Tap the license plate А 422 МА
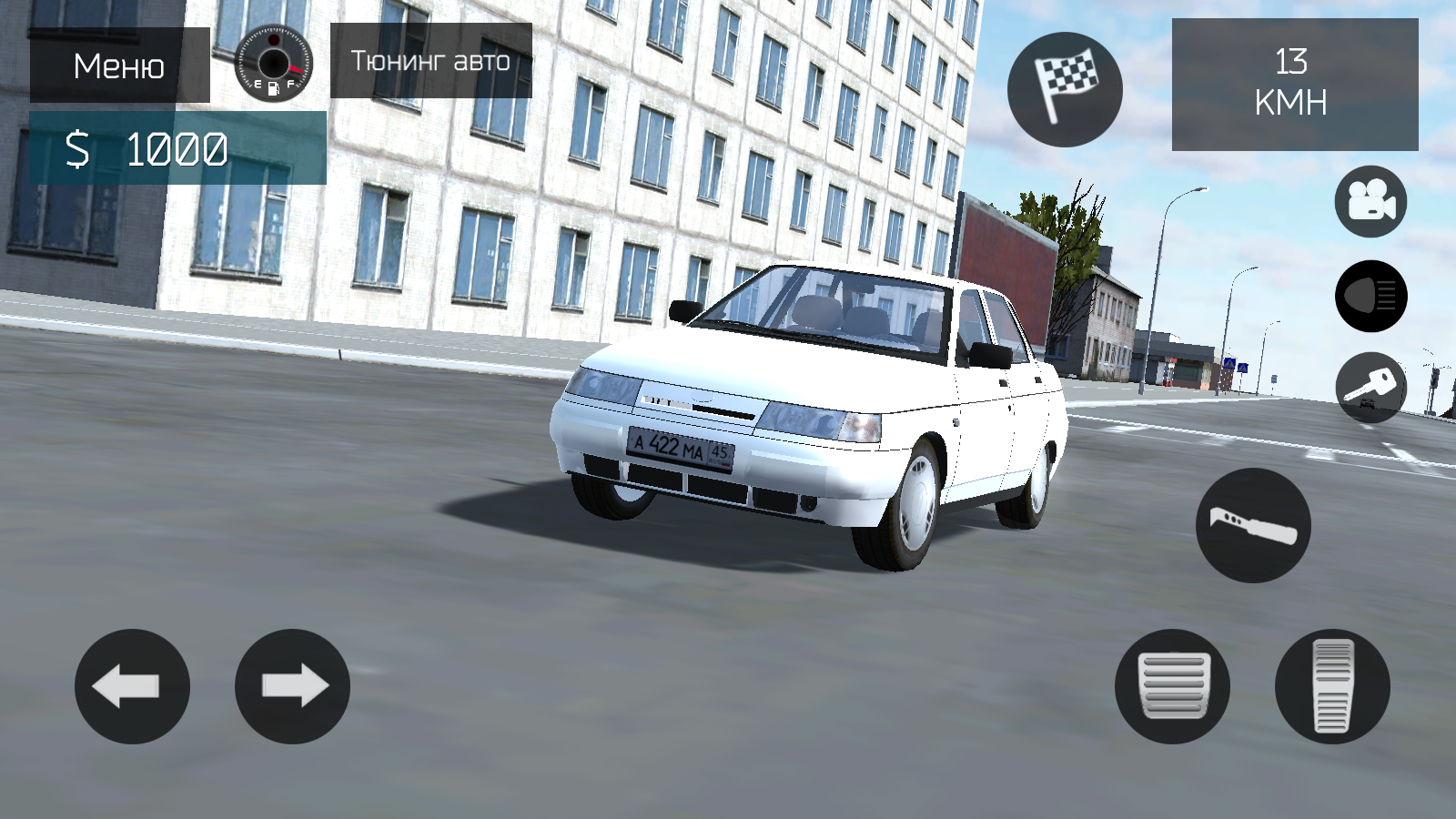The width and height of the screenshot is (1456, 819). (x=680, y=448)
